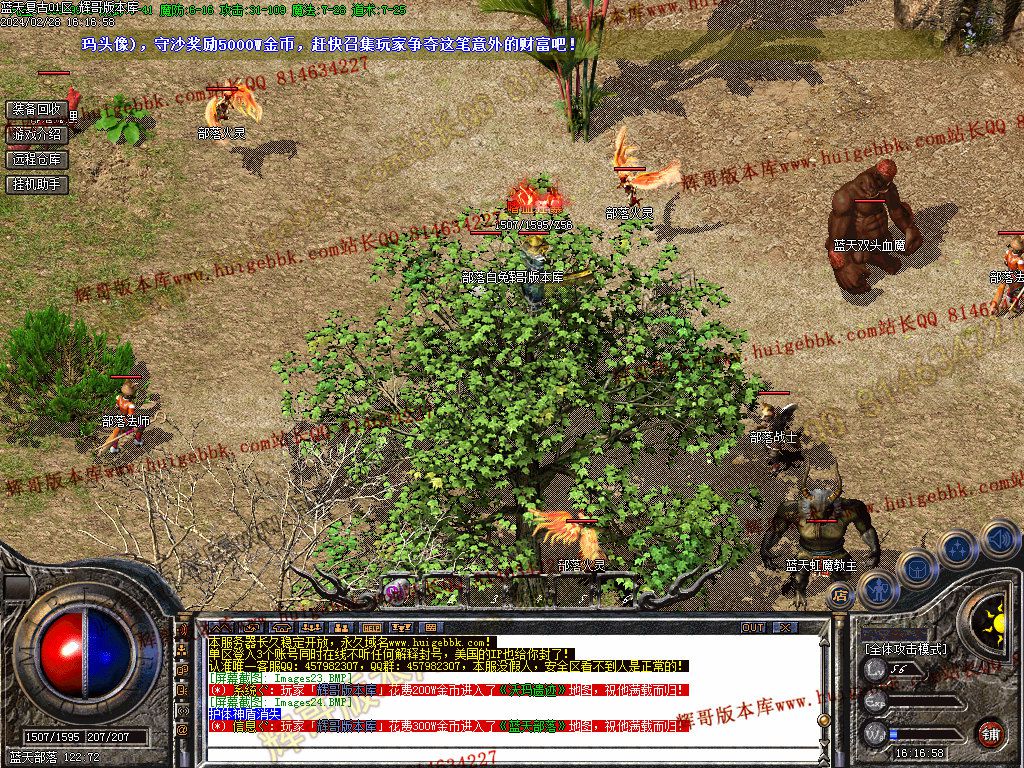Open the skills sparkle round button

(957, 548)
